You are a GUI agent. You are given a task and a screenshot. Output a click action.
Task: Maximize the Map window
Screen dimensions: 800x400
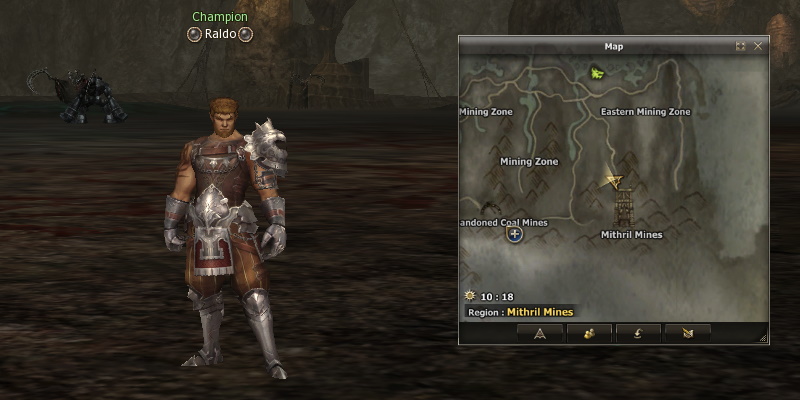pyautogui.click(x=741, y=46)
